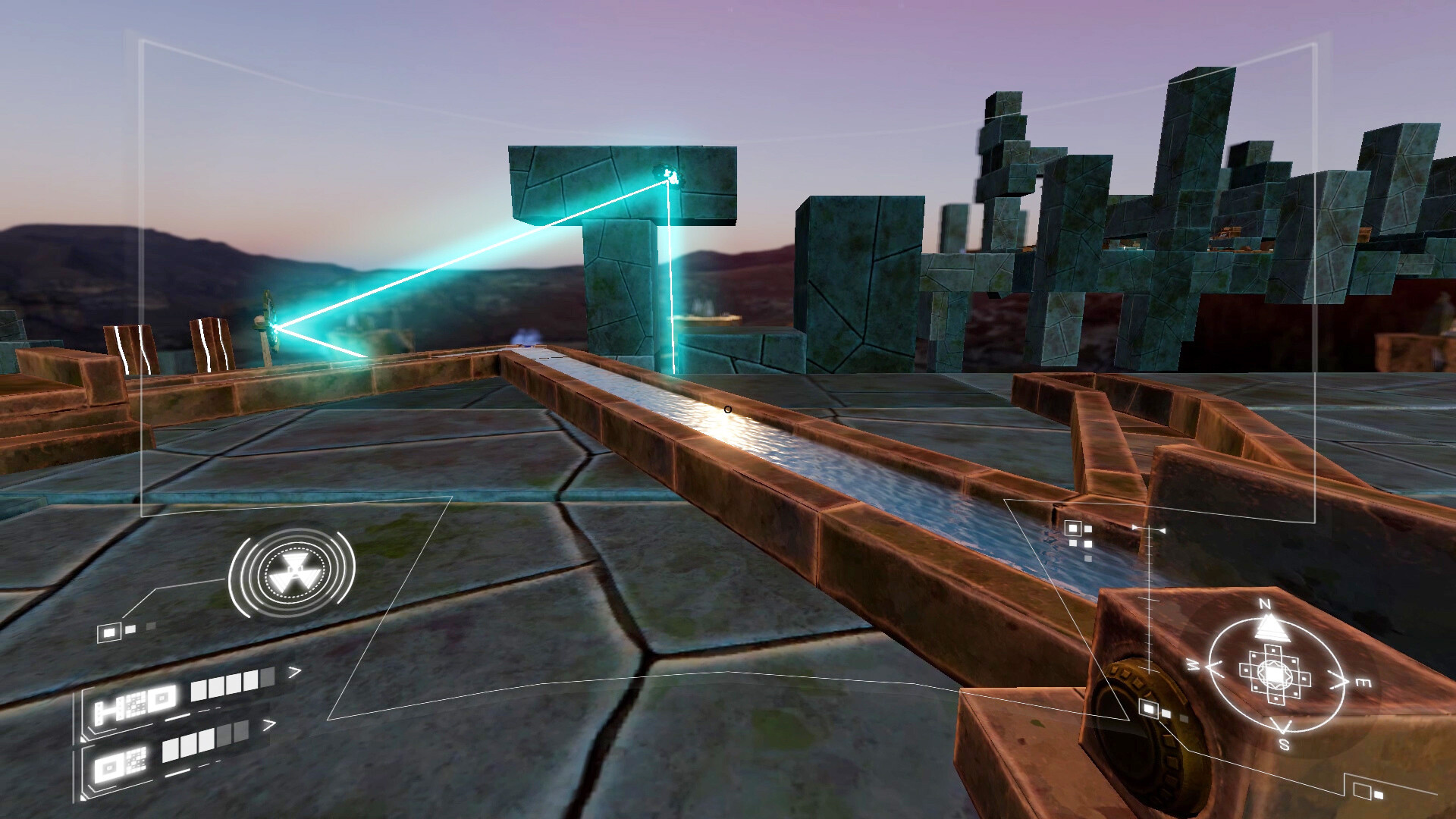Expand the H2O meter via its chevron arrow

point(296,671)
